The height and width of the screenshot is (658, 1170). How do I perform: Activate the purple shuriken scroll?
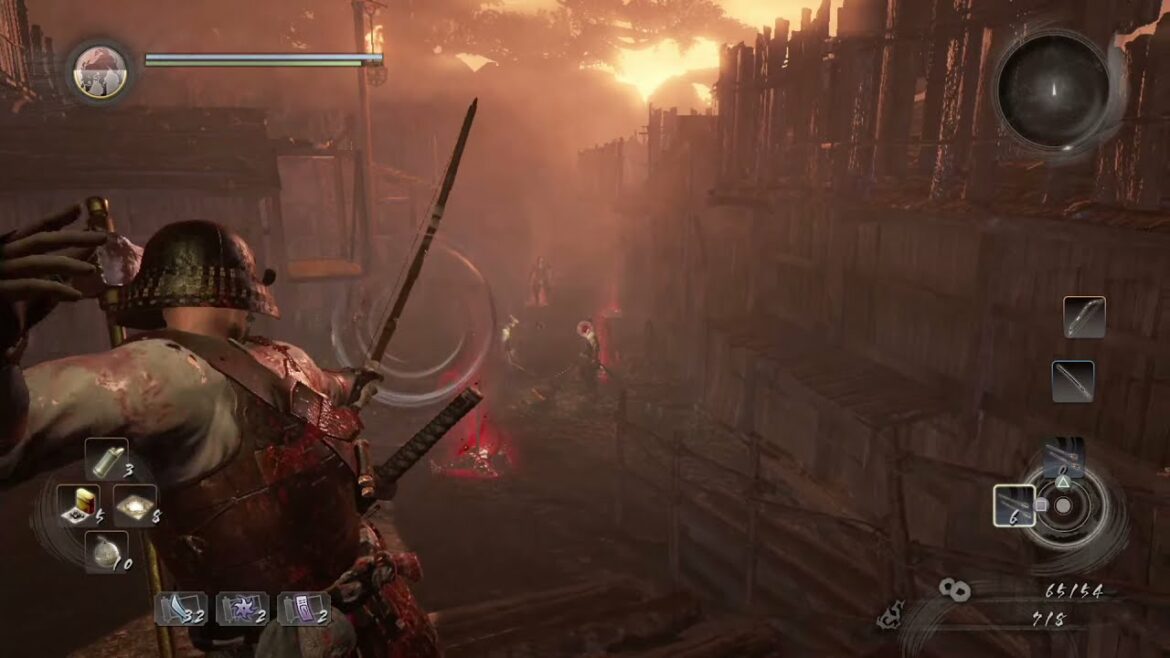[241, 608]
